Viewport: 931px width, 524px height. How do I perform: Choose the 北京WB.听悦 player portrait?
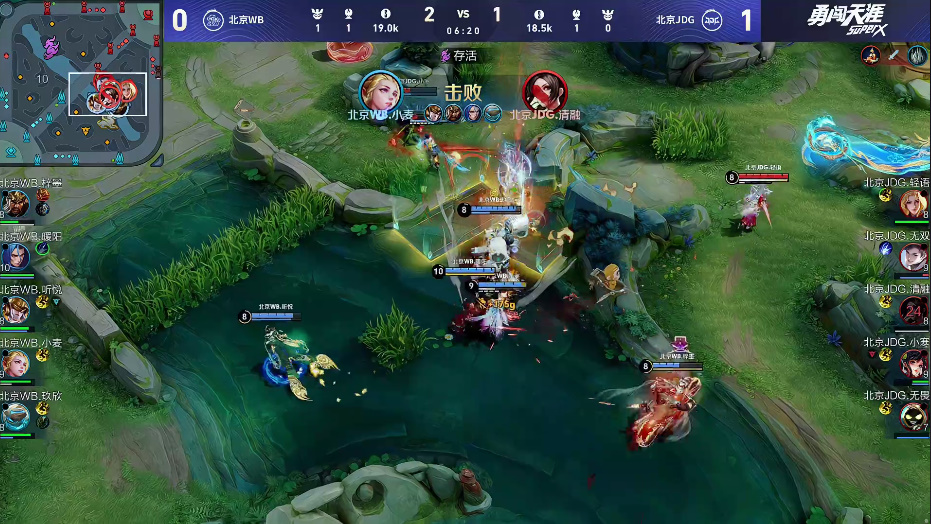[x=16, y=311]
